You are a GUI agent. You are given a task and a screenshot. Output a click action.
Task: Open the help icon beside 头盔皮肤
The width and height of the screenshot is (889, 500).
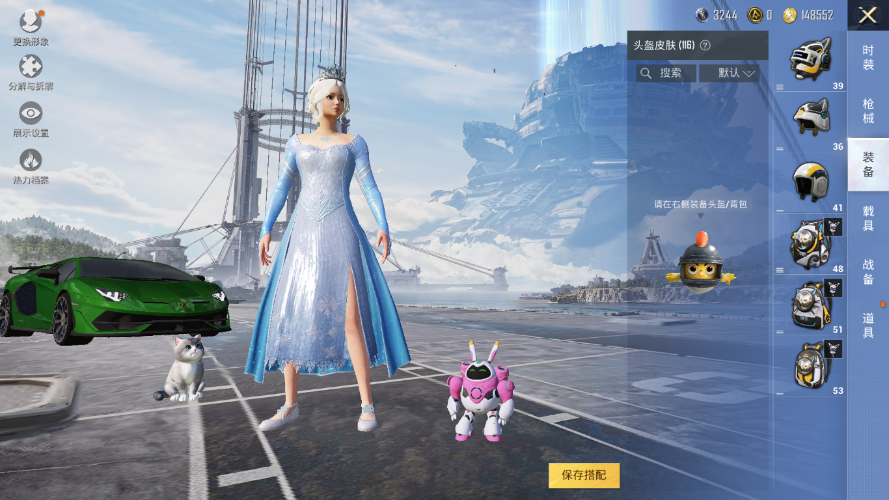pos(705,45)
